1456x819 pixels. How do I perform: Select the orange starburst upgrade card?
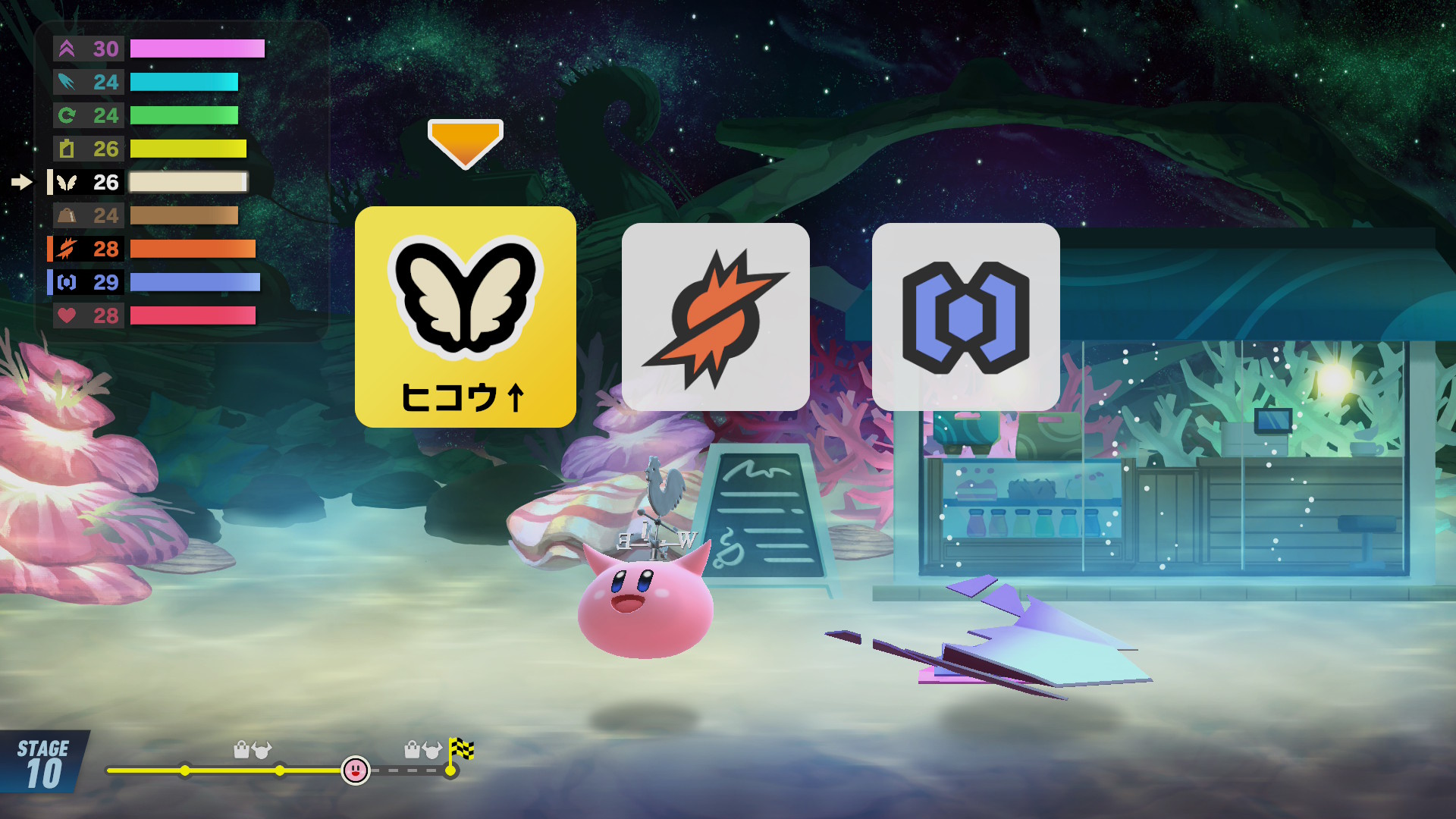coord(715,316)
